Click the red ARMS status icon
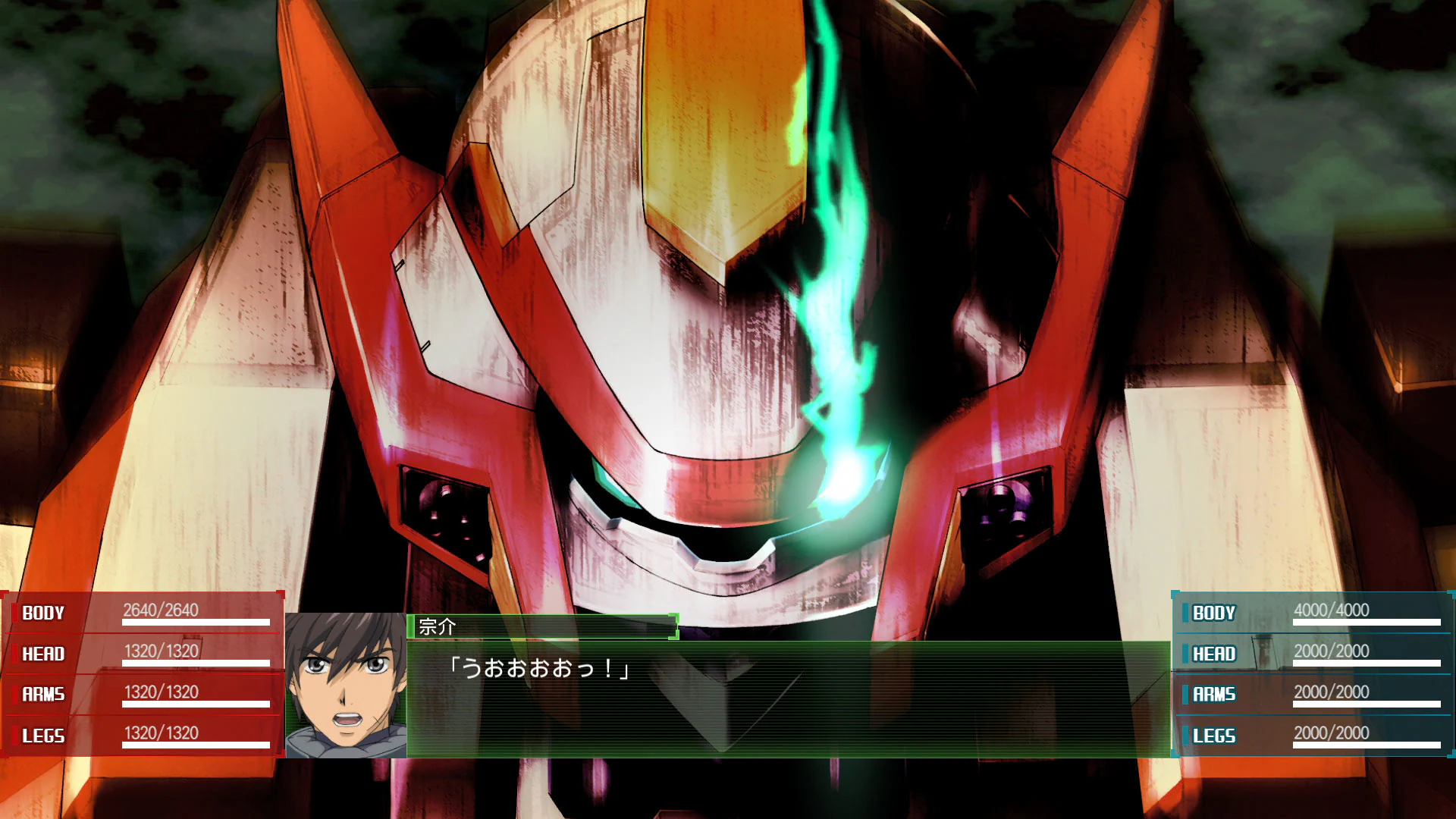The width and height of the screenshot is (1456, 819). (43, 695)
